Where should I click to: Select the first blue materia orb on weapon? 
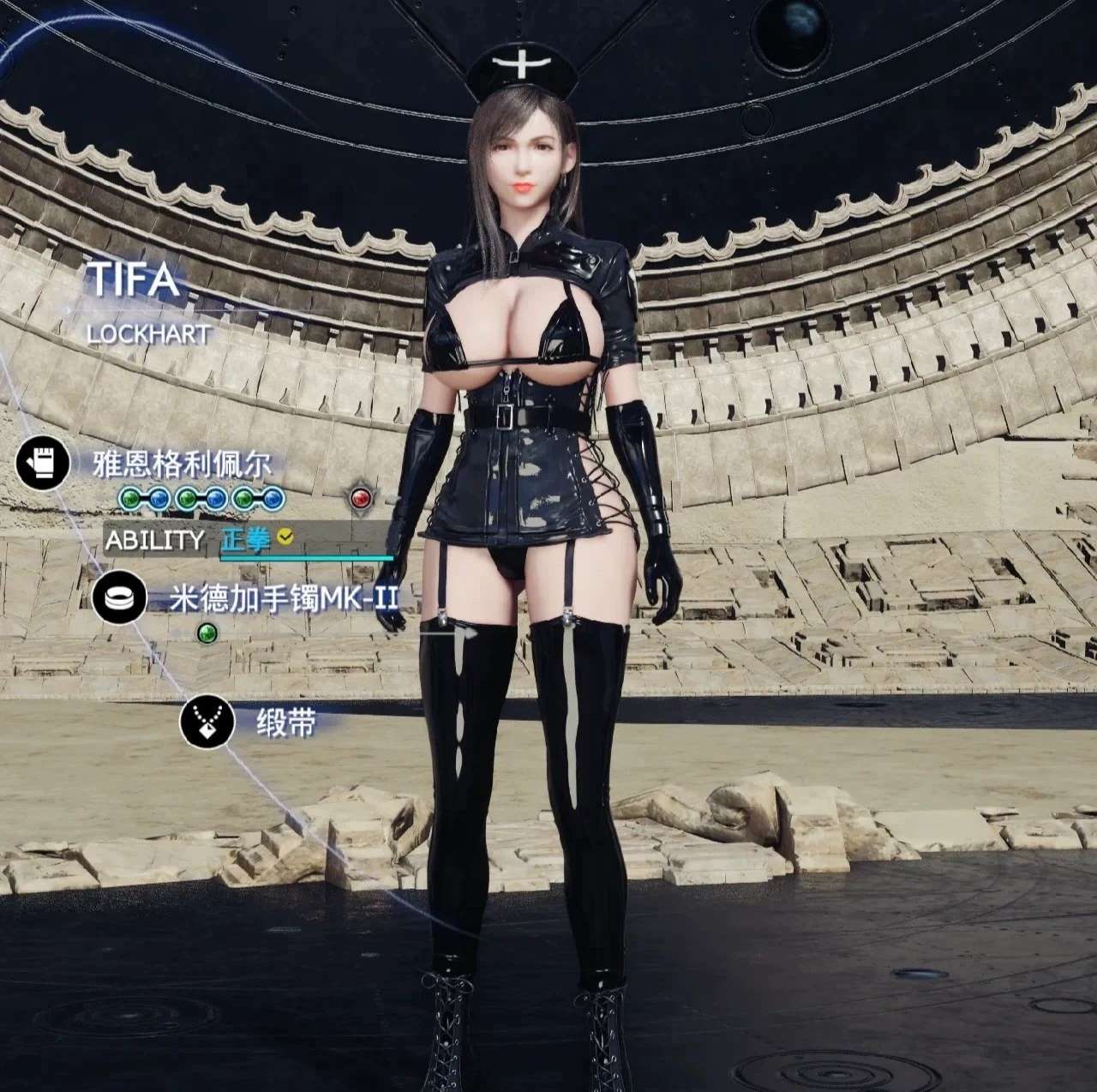[157, 498]
